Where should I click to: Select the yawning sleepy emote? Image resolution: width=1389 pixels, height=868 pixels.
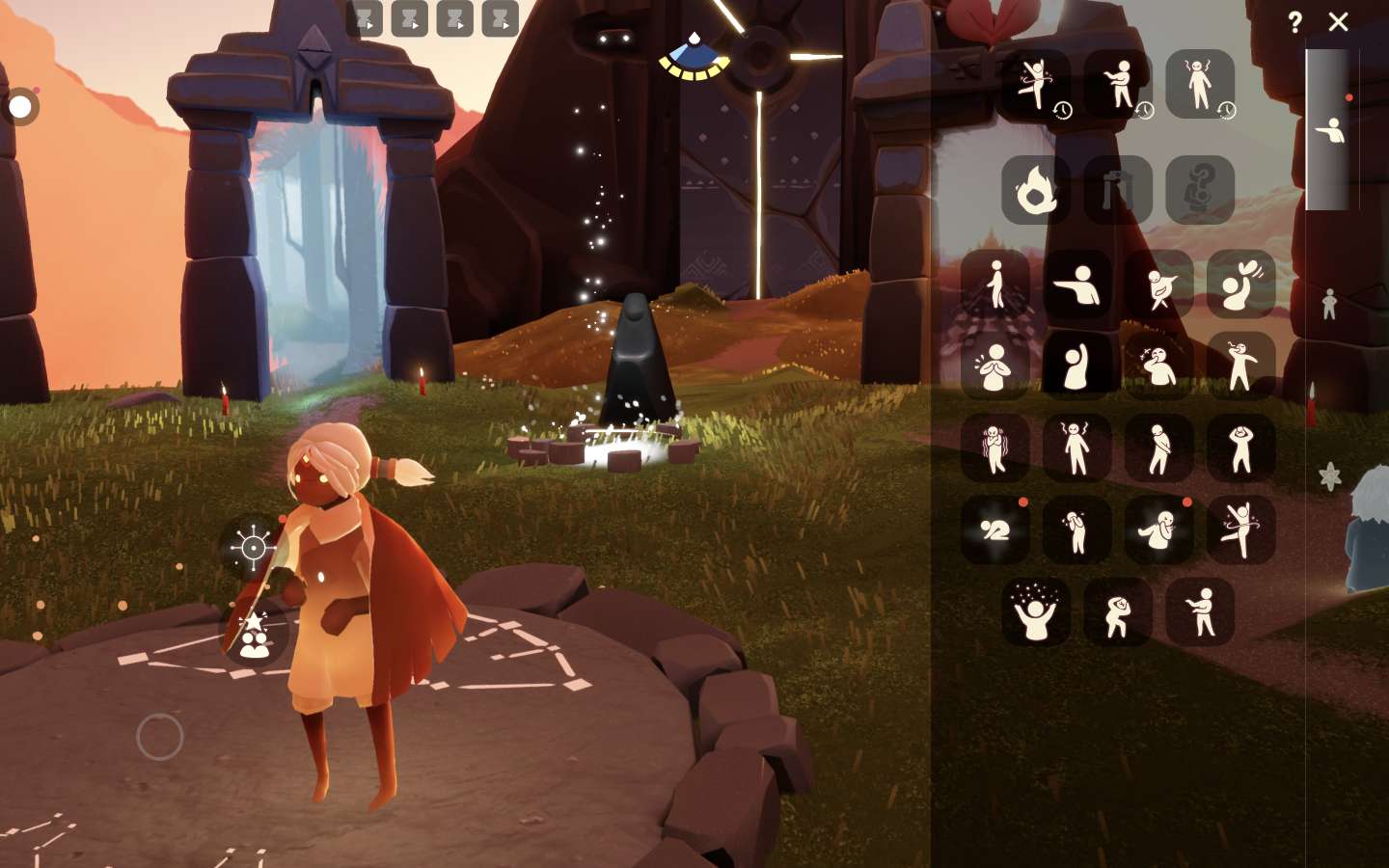coord(1158,366)
